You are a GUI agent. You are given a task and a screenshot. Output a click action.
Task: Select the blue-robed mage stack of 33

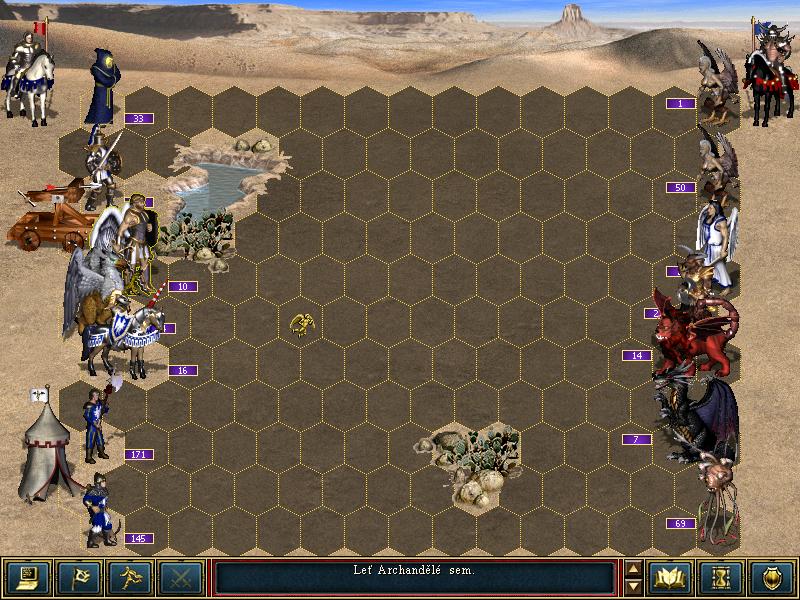103,88
